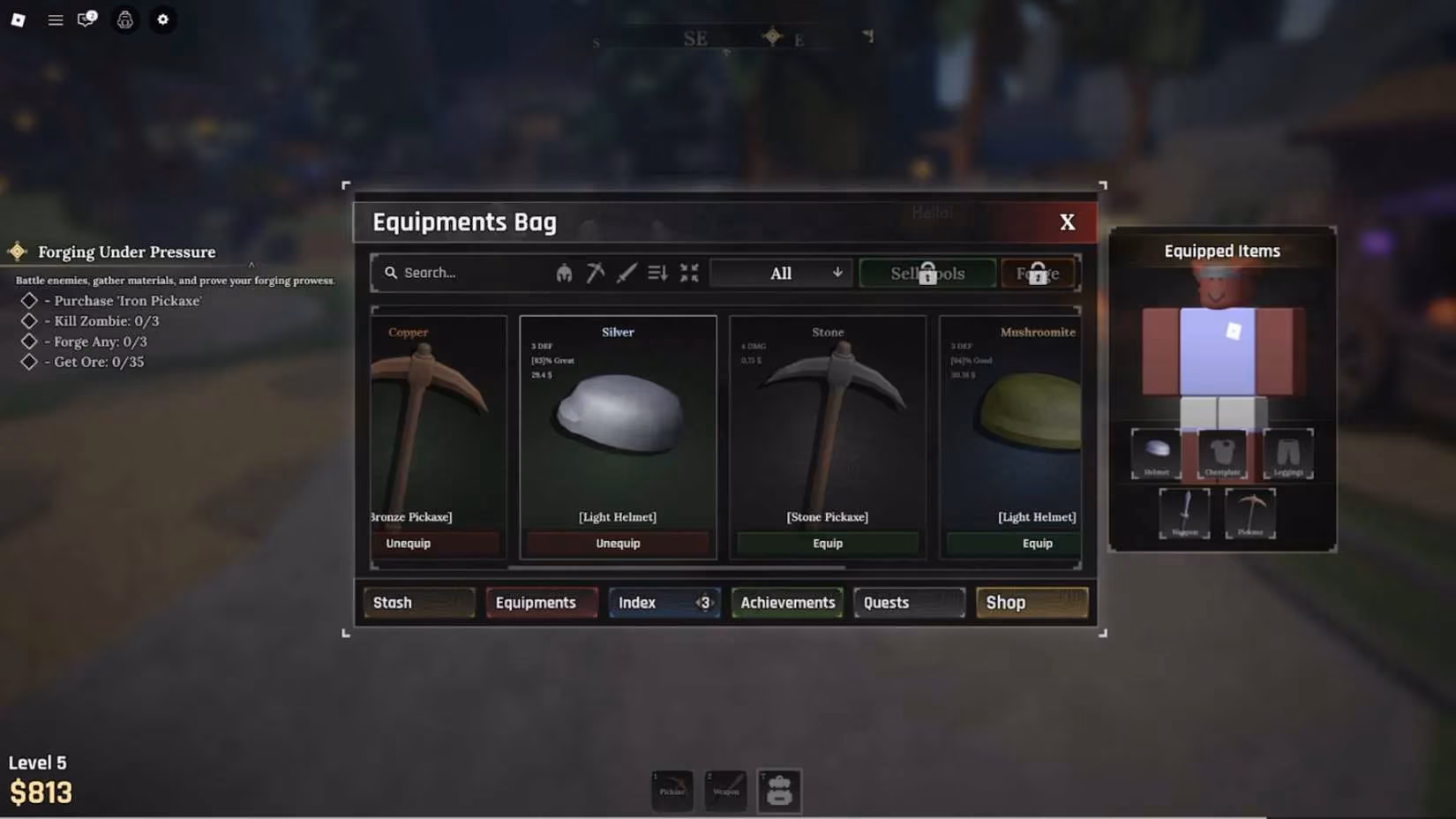Open the backpack icon in the hotbar
The height and width of the screenshot is (819, 1456).
(779, 791)
